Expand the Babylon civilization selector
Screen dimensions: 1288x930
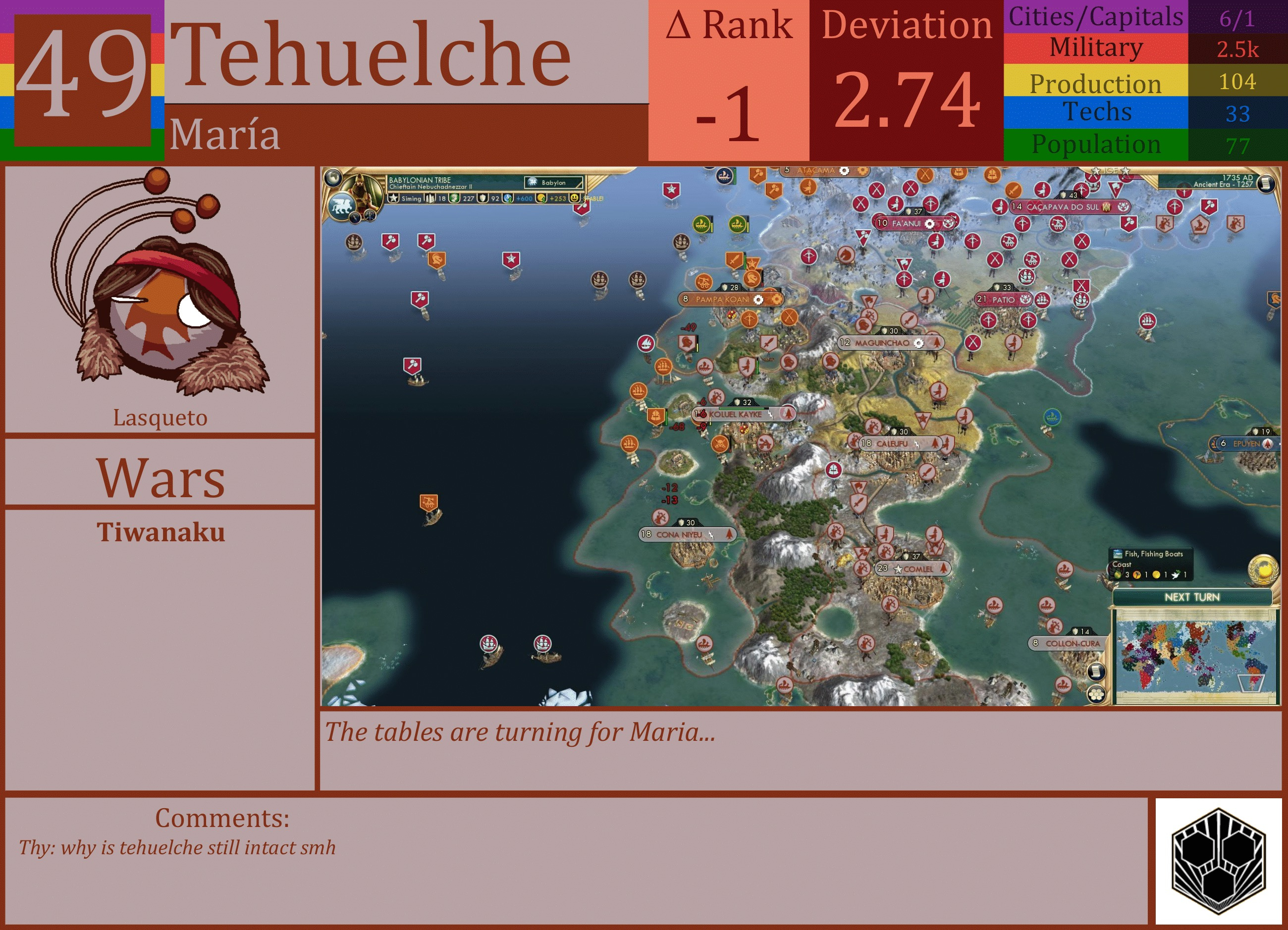point(553,183)
